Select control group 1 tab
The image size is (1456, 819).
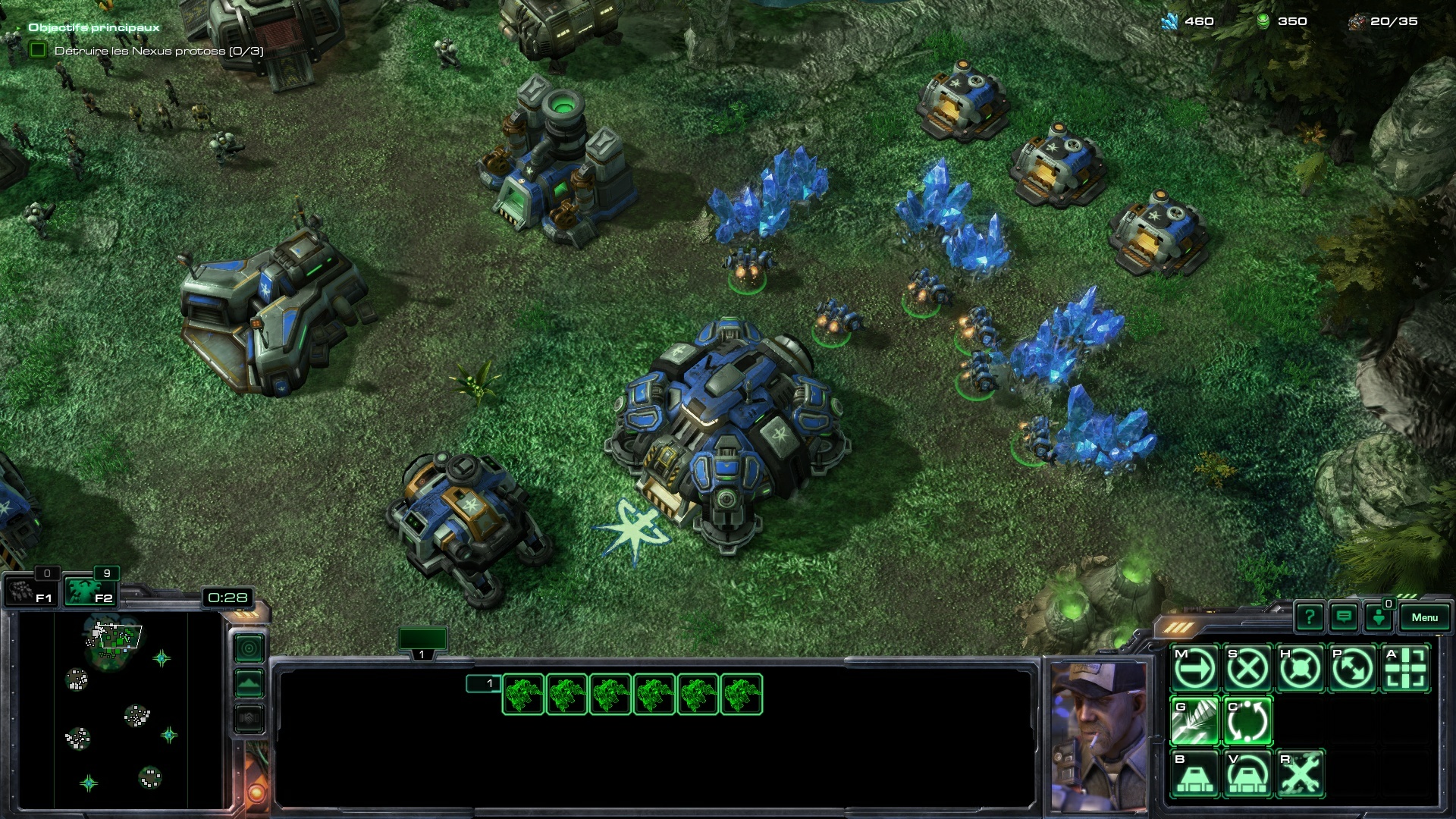[422, 642]
